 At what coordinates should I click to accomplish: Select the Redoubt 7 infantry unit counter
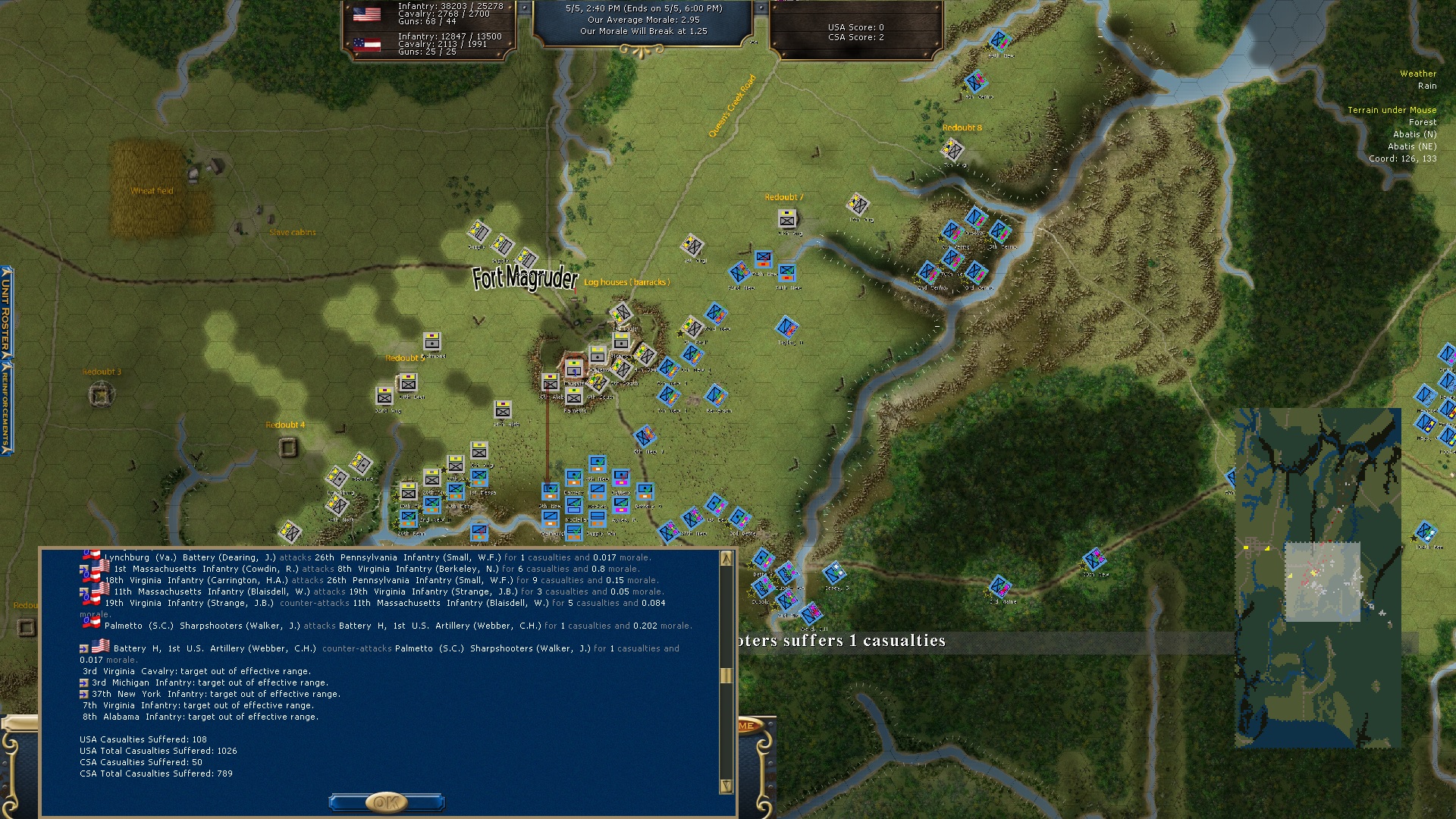click(787, 219)
